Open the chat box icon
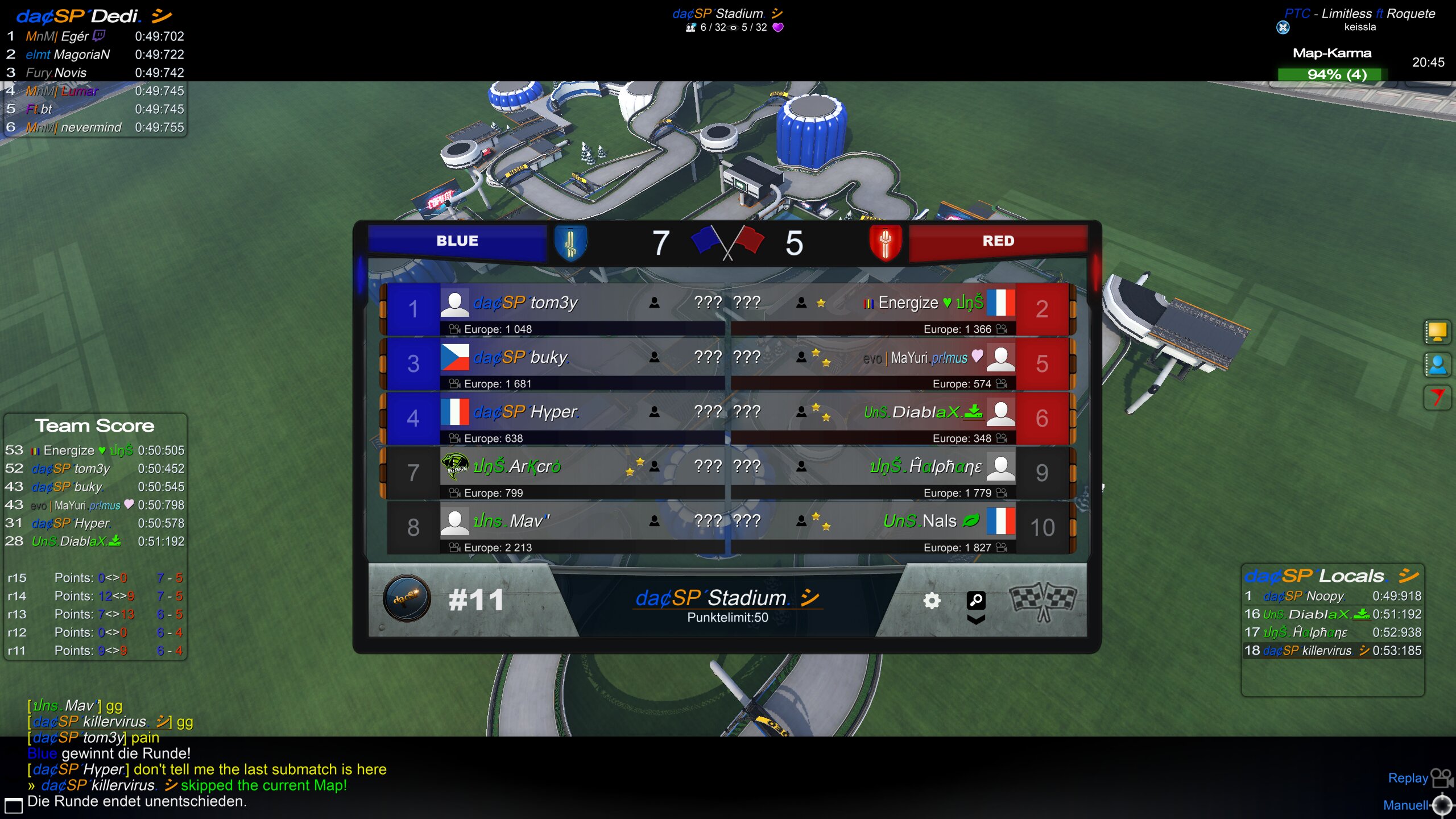This screenshot has width=1456, height=819. (x=13, y=805)
